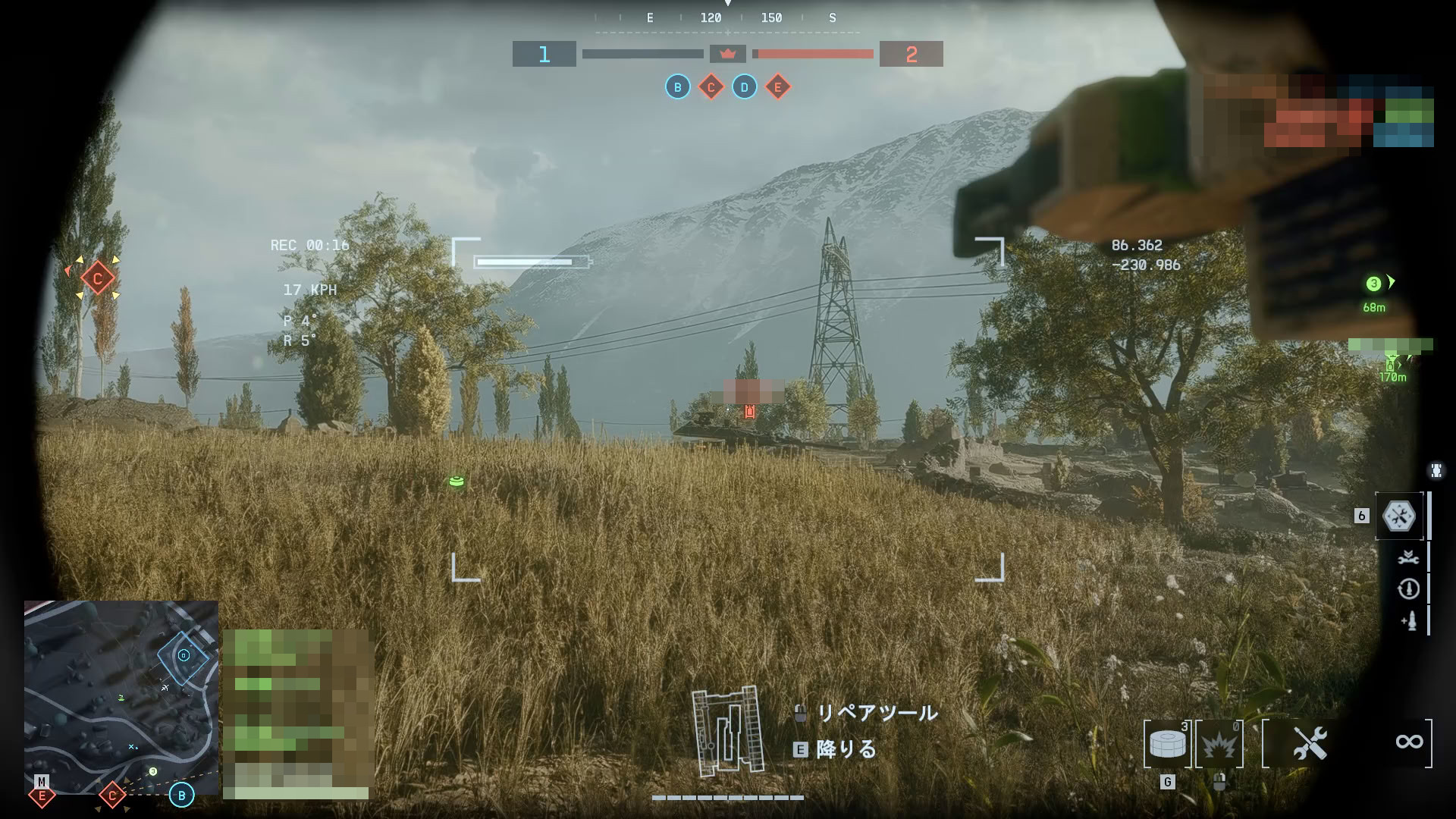Click the wrench with chevrons upgrade icon
This screenshot has height=819, width=1456.
click(x=1408, y=557)
